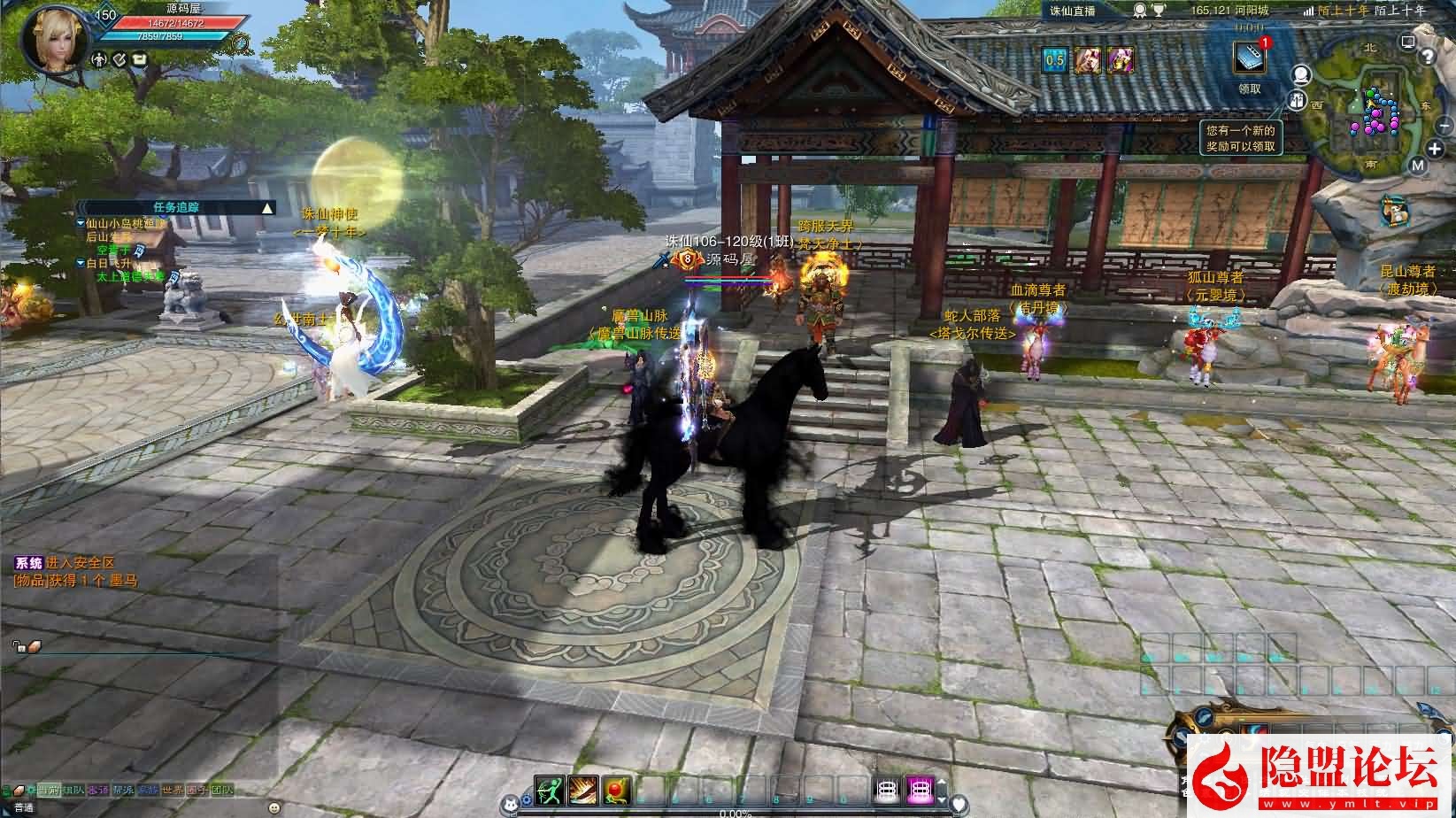Select the white coil hotbar icon
This screenshot has width=1456, height=818.
pos(888,791)
